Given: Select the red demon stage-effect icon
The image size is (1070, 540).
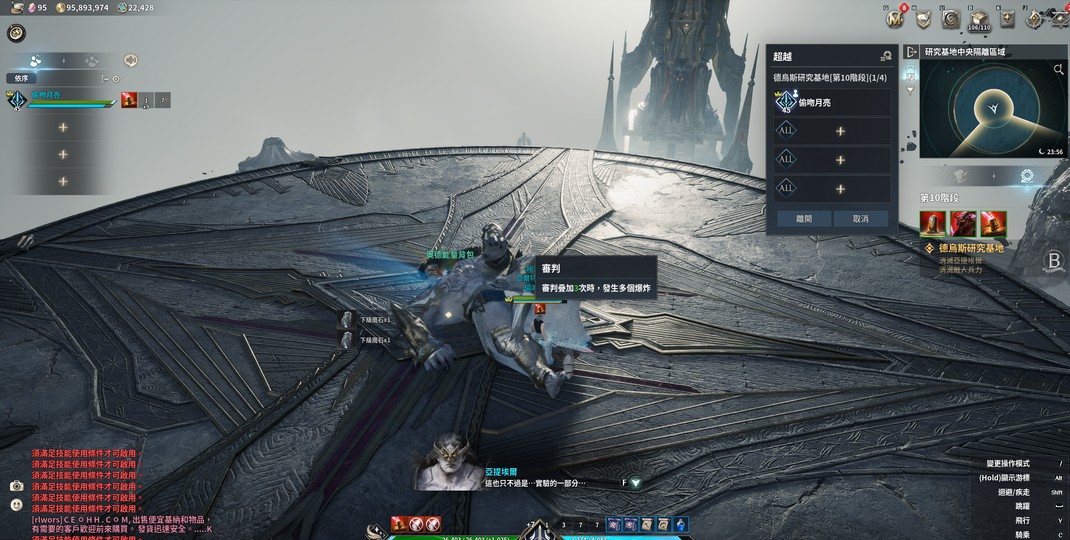Looking at the screenshot, I should pos(963,223).
